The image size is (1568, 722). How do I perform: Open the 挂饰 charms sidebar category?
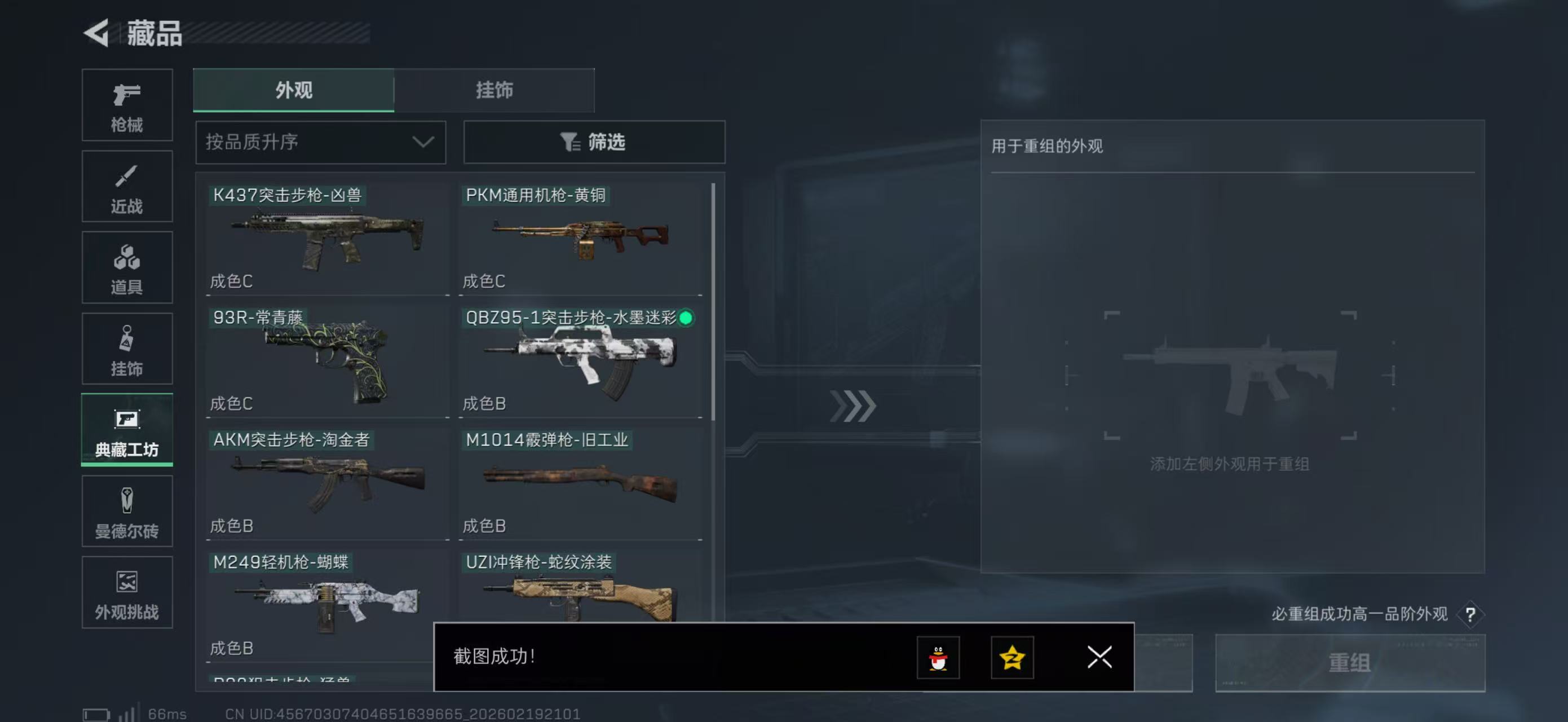click(127, 349)
